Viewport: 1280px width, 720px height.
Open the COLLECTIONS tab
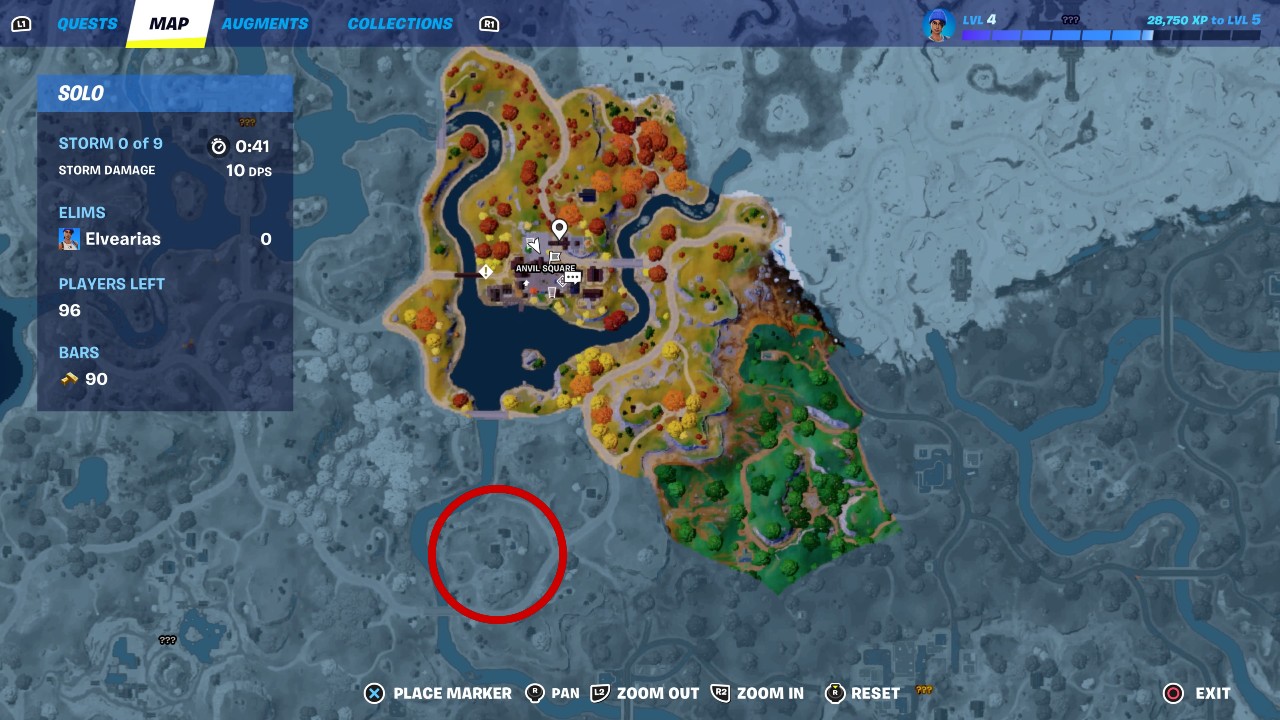point(400,23)
